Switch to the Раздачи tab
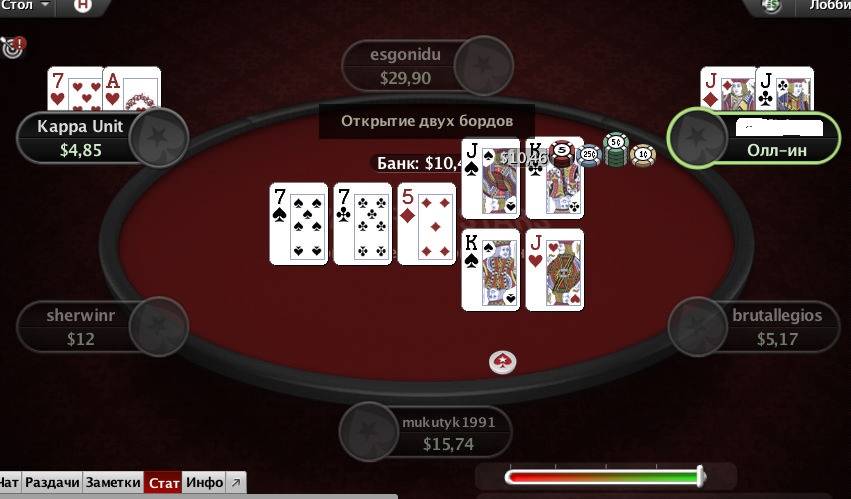851x499 pixels. [53, 483]
